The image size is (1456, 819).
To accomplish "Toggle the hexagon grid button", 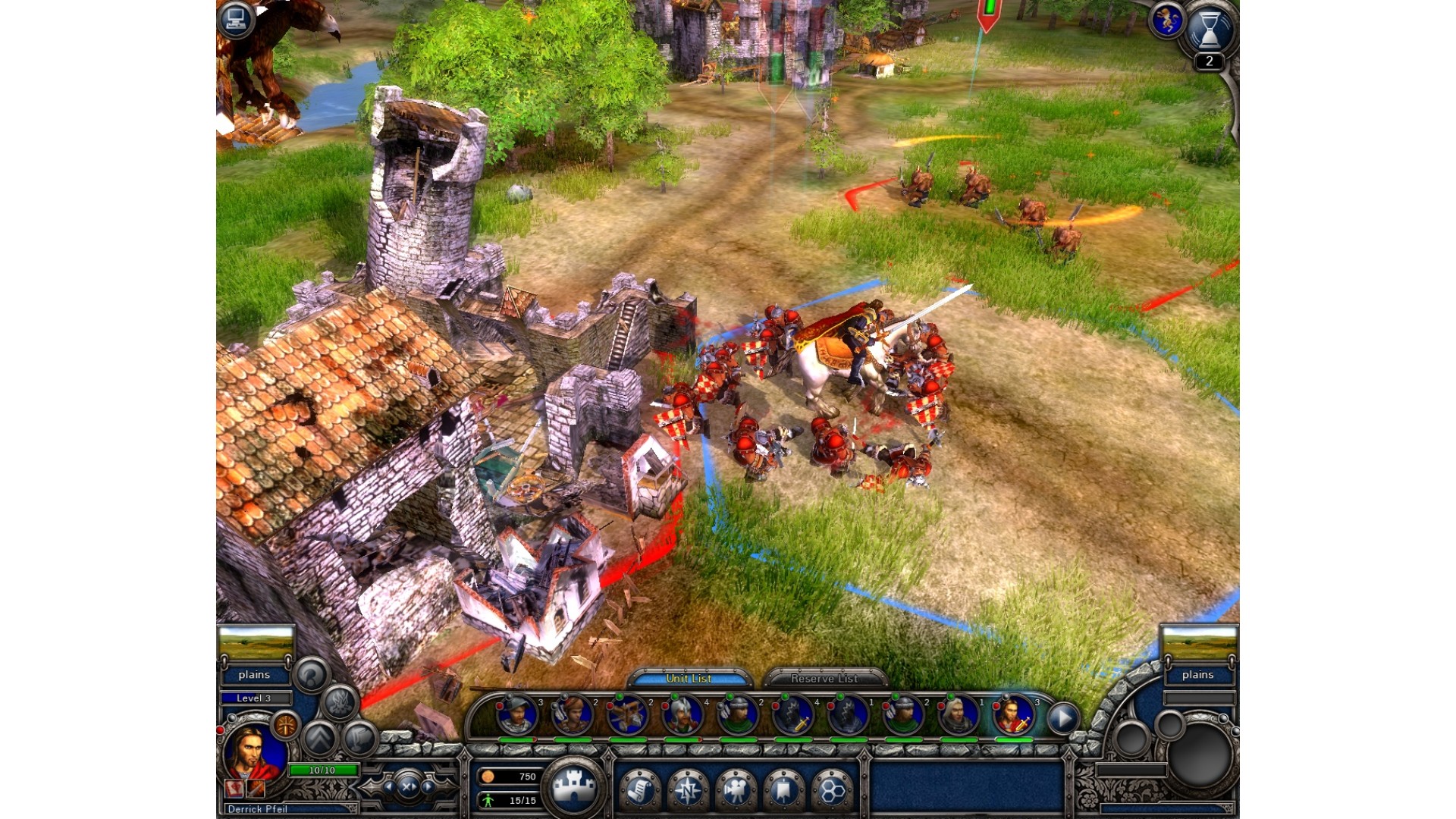I will click(832, 791).
